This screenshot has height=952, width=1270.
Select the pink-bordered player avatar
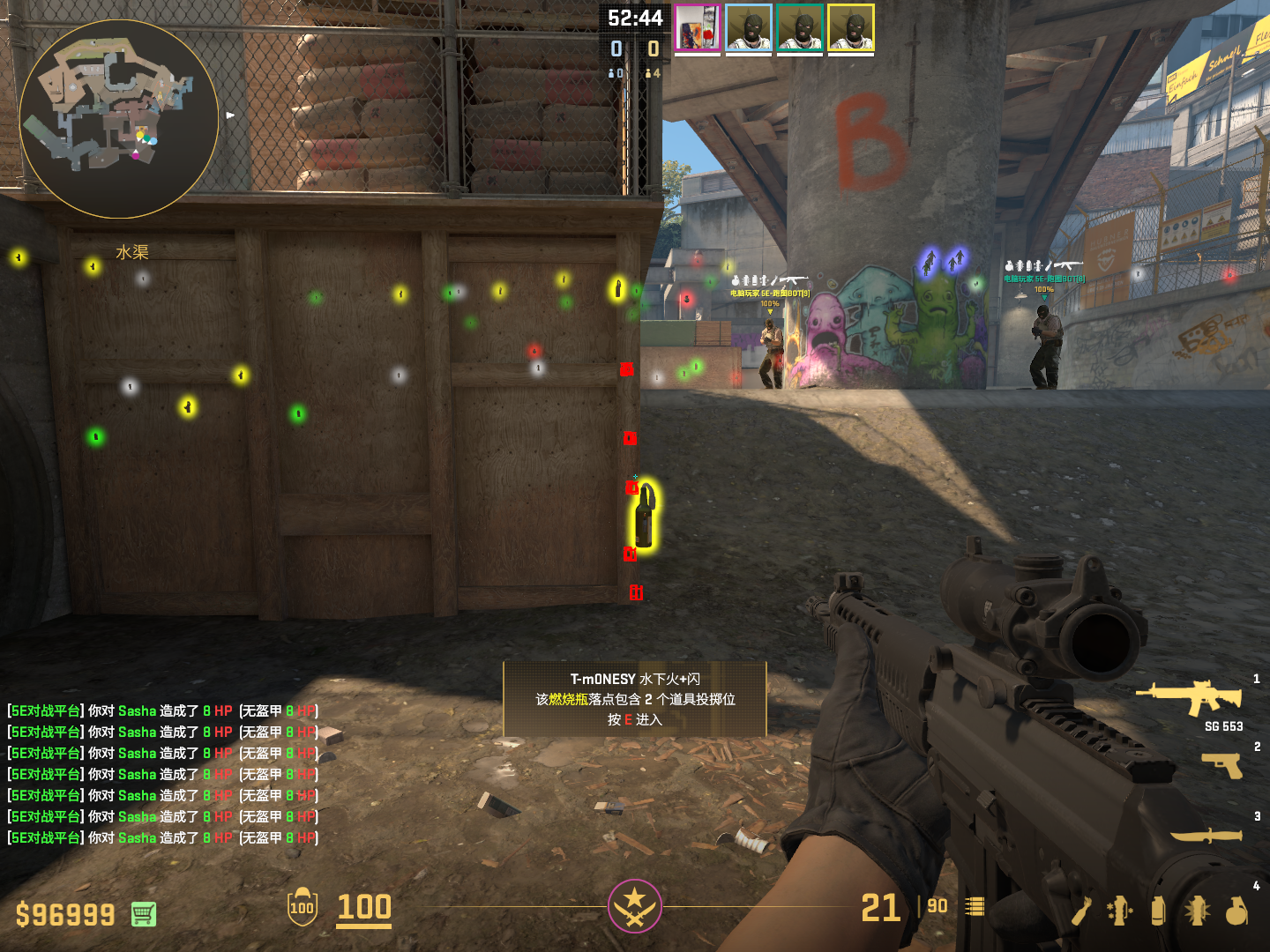[x=698, y=27]
